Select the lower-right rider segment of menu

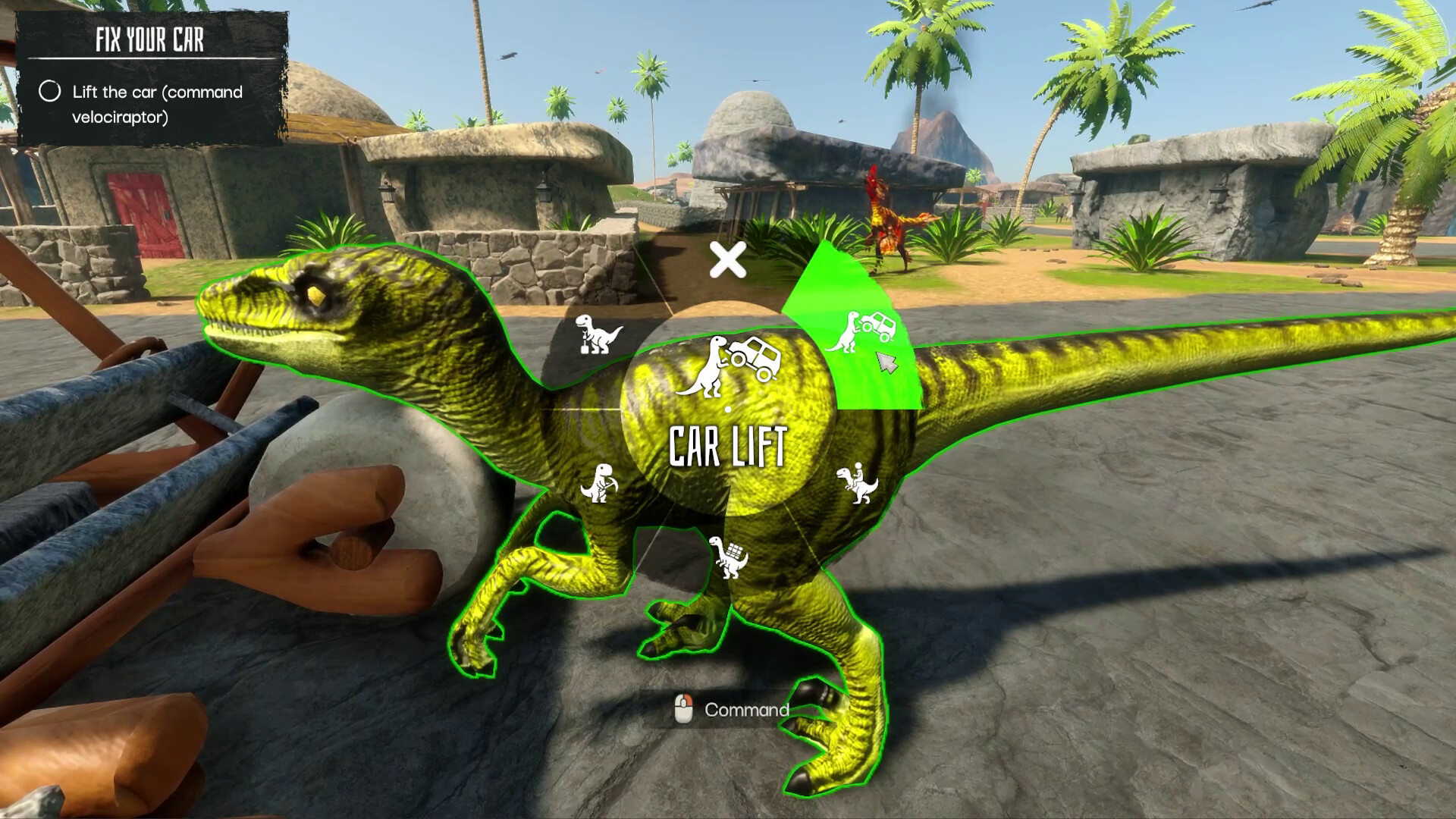pos(858,483)
